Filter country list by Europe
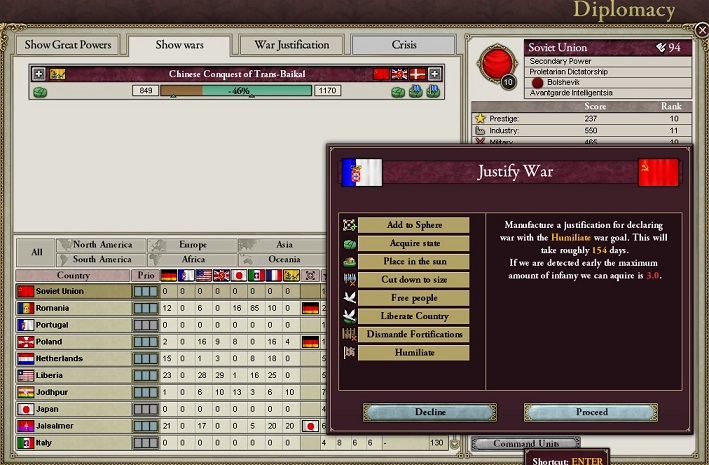709x465 pixels. [192, 245]
